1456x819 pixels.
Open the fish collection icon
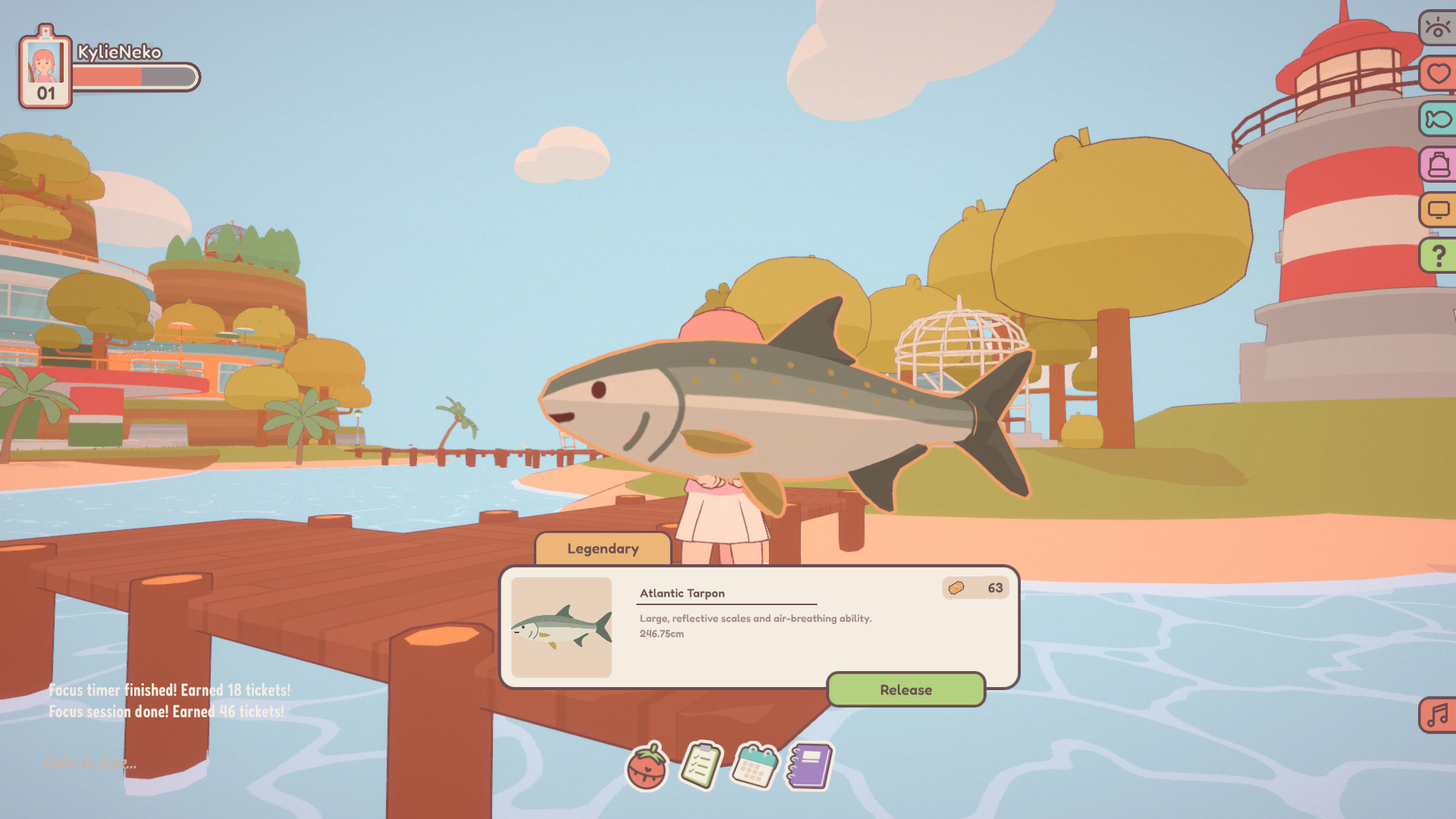tap(1438, 119)
